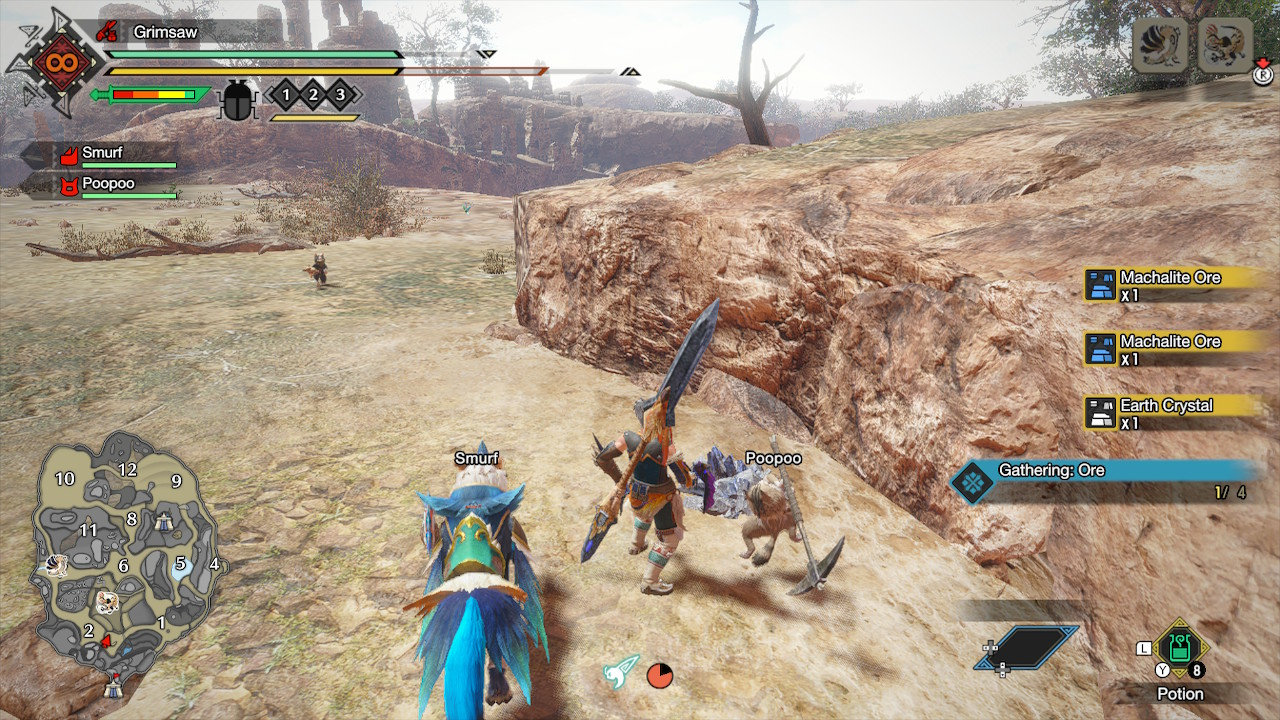Expand the kinsect extract slots 1 2 3
This screenshot has width=1280, height=720.
311,96
